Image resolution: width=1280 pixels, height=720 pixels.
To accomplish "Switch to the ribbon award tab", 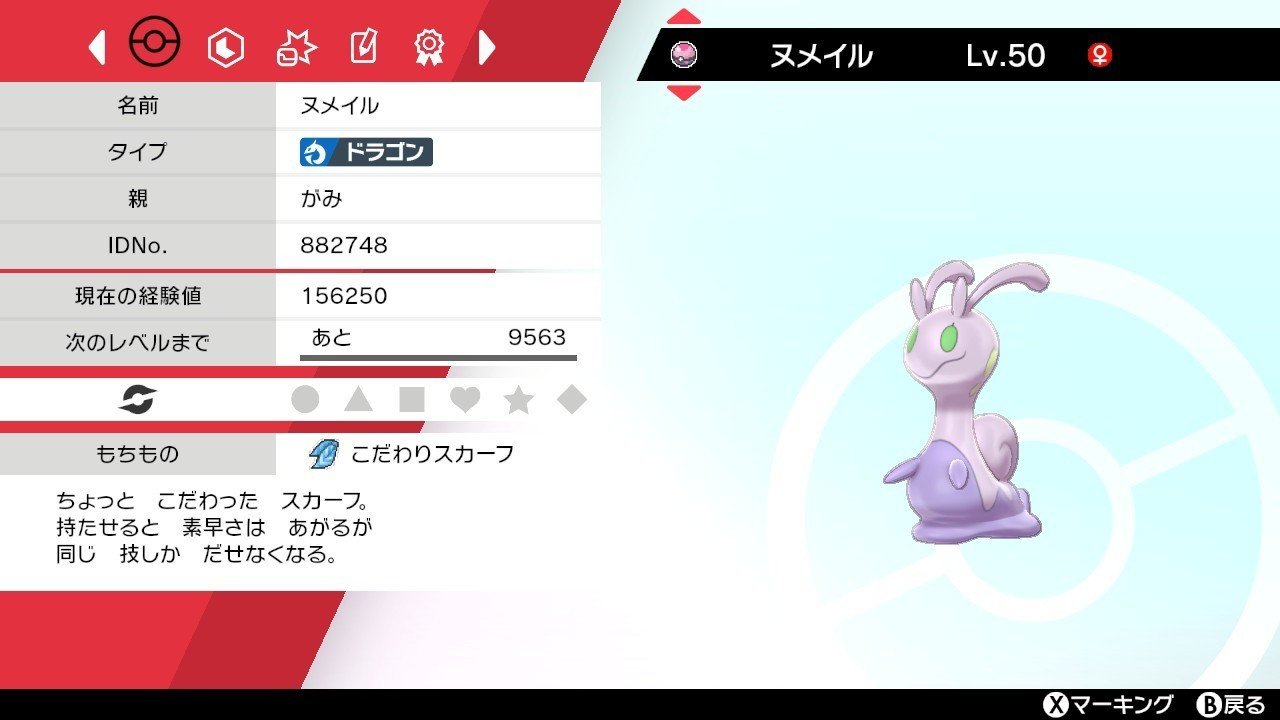I will point(428,44).
